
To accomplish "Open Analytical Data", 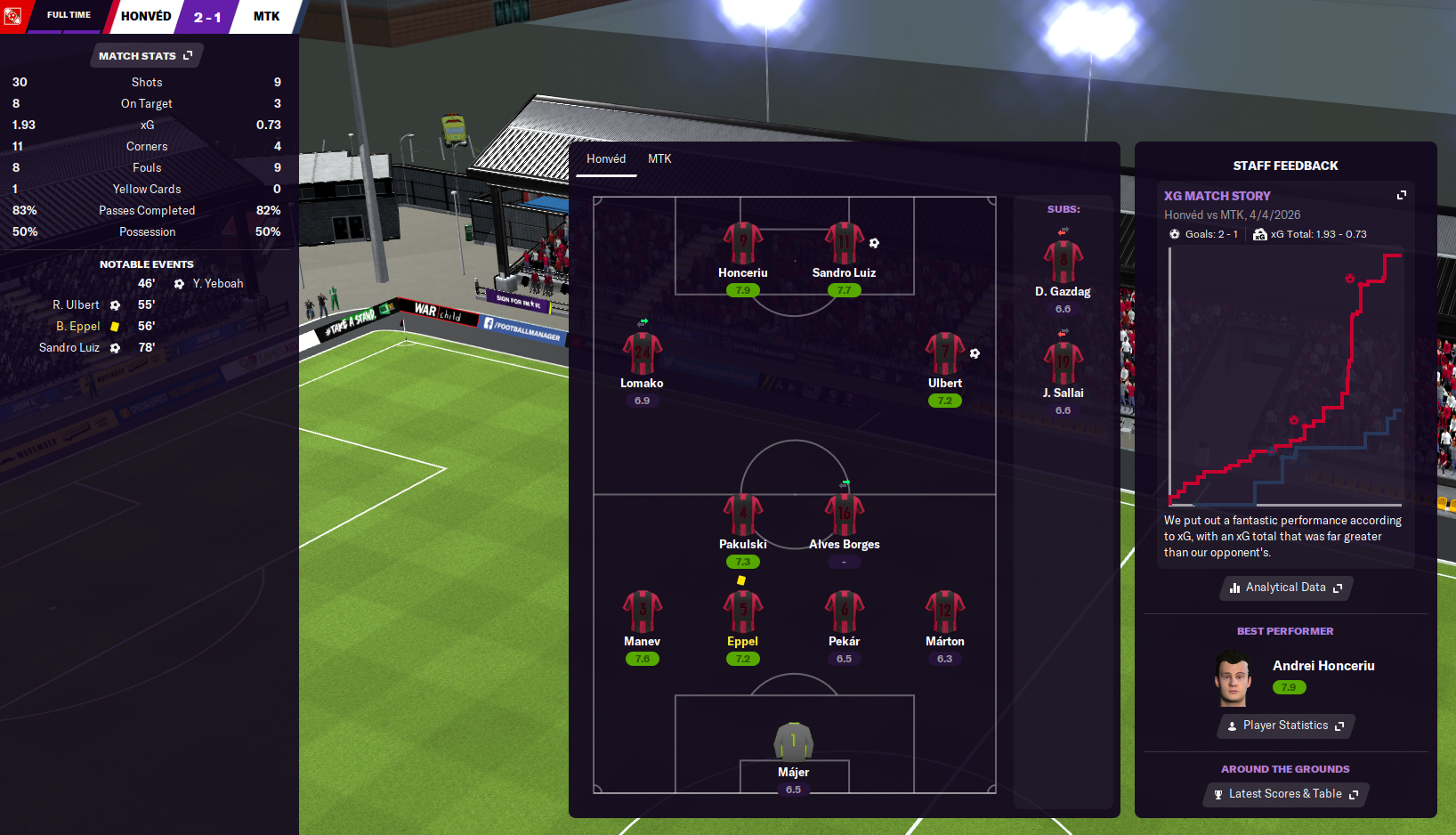I will tap(1285, 588).
